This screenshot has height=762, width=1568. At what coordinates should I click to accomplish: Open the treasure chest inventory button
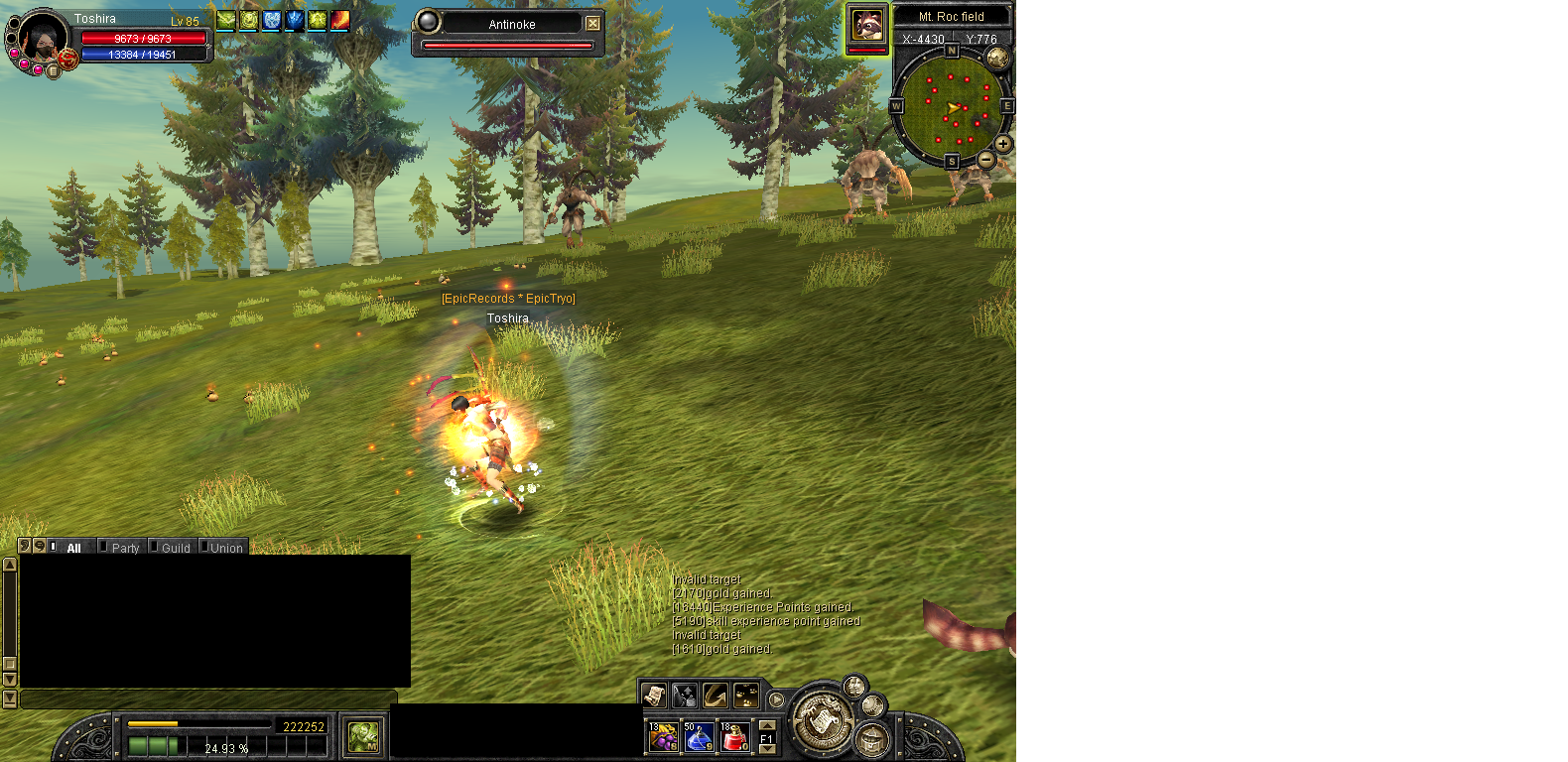(872, 739)
